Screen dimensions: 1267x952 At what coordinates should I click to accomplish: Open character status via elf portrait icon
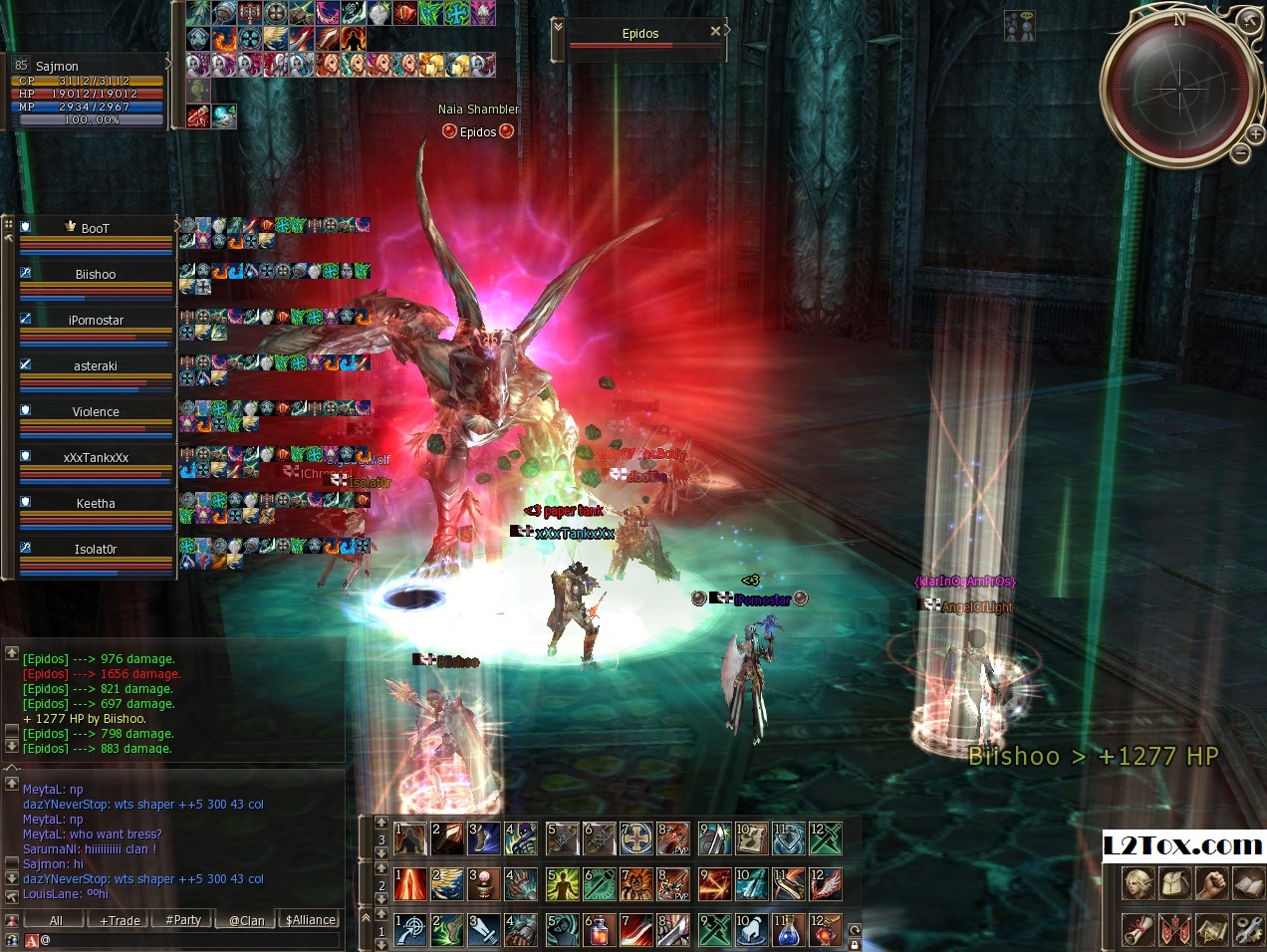point(1139,883)
